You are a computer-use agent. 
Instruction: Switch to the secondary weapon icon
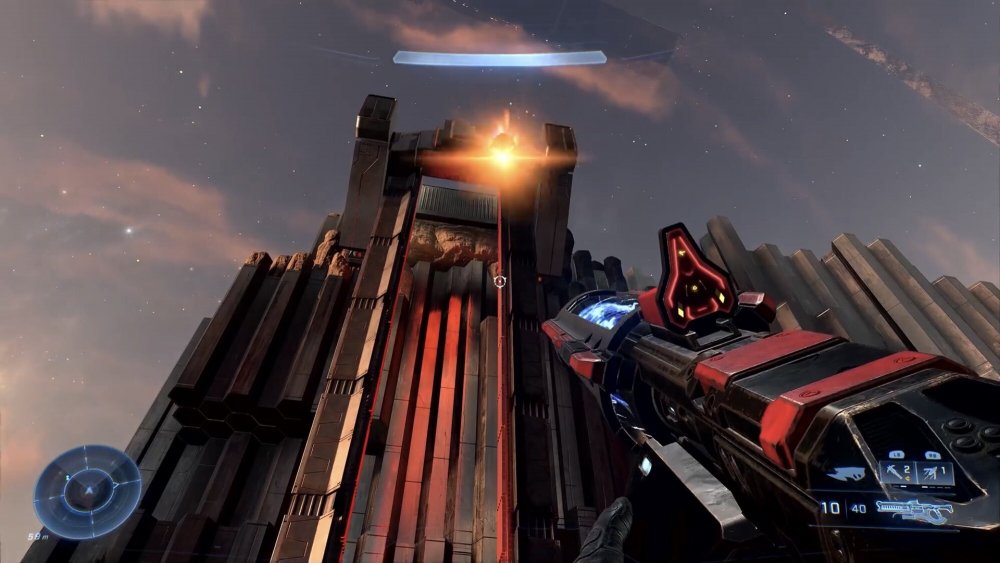pos(845,474)
